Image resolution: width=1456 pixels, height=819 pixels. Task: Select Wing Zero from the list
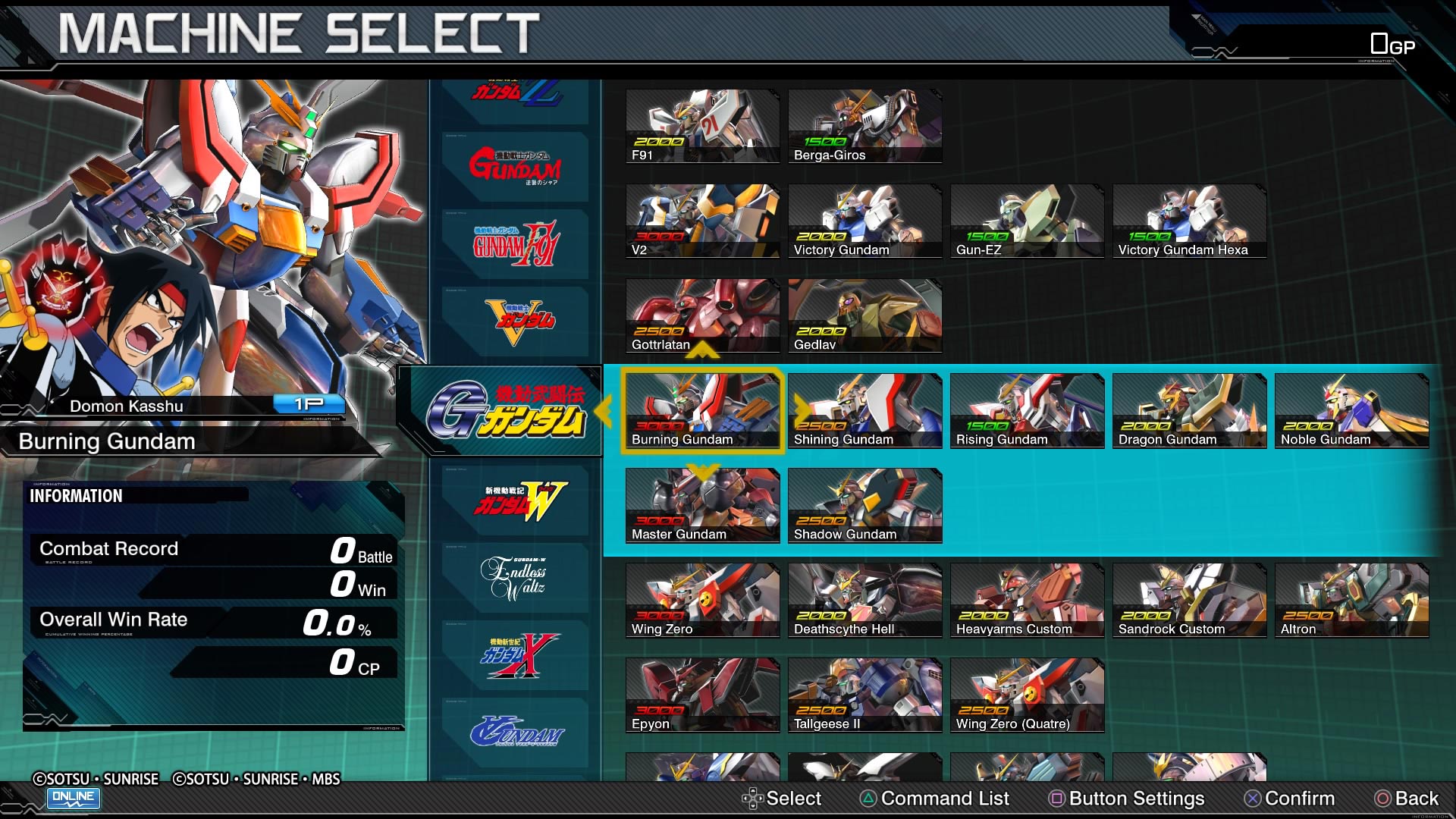click(x=702, y=599)
